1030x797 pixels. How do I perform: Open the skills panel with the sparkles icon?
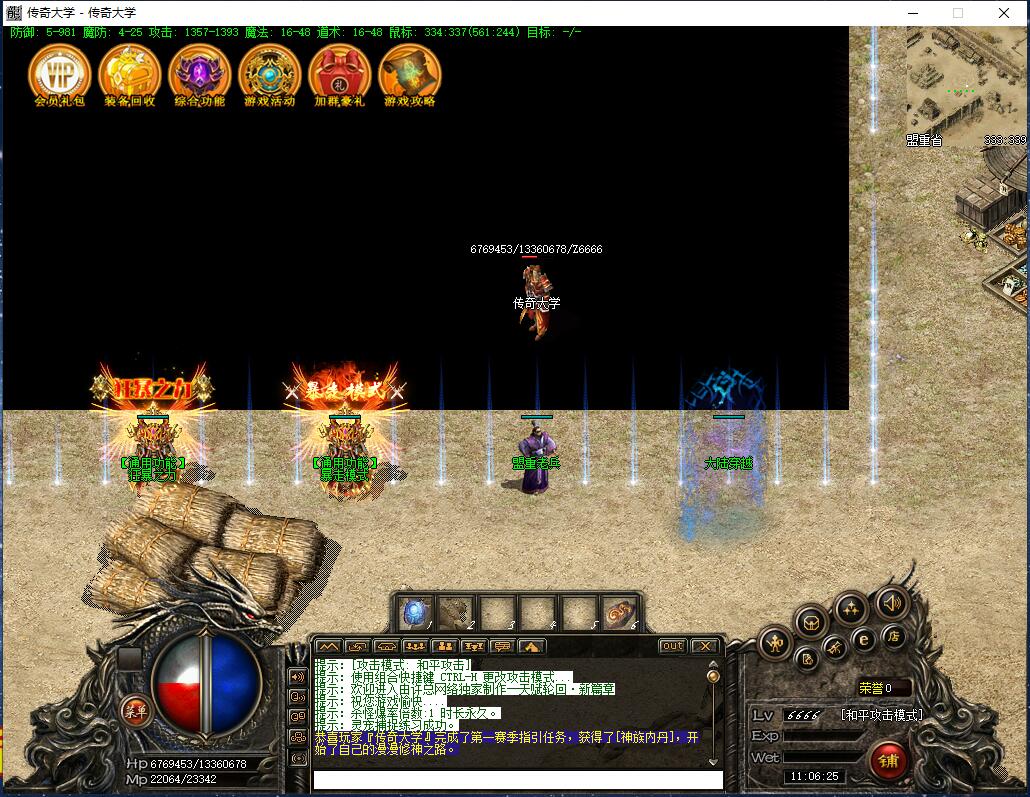tap(850, 607)
